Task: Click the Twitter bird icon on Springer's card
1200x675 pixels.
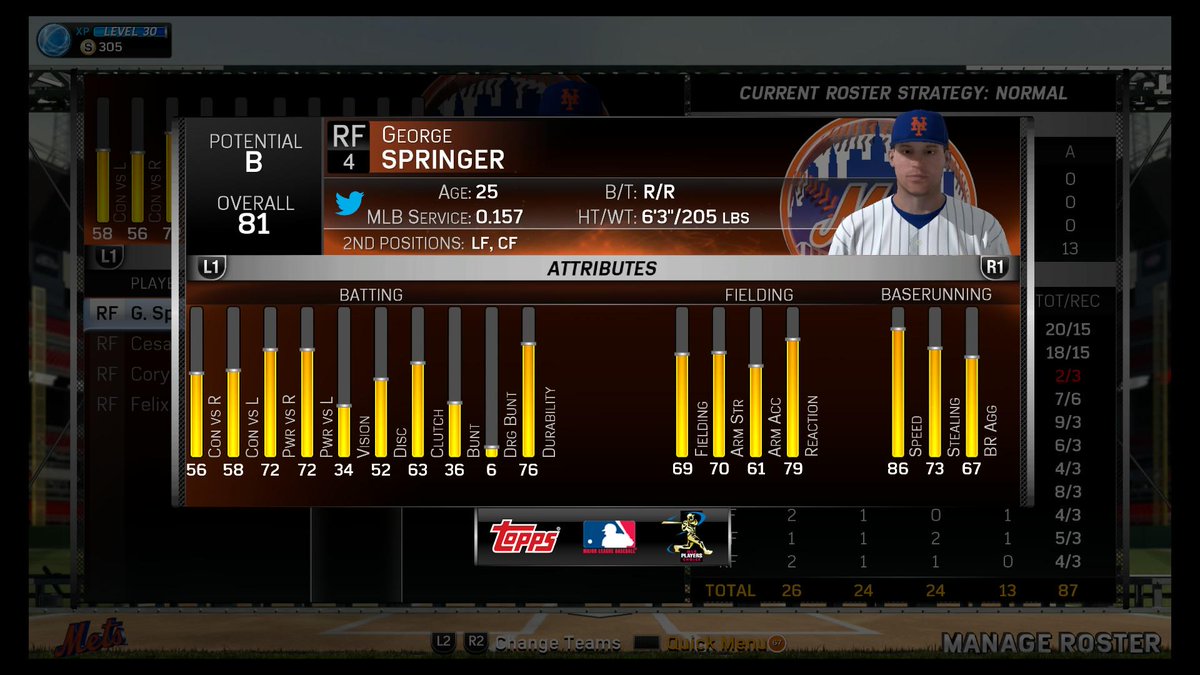Action: pyautogui.click(x=348, y=203)
